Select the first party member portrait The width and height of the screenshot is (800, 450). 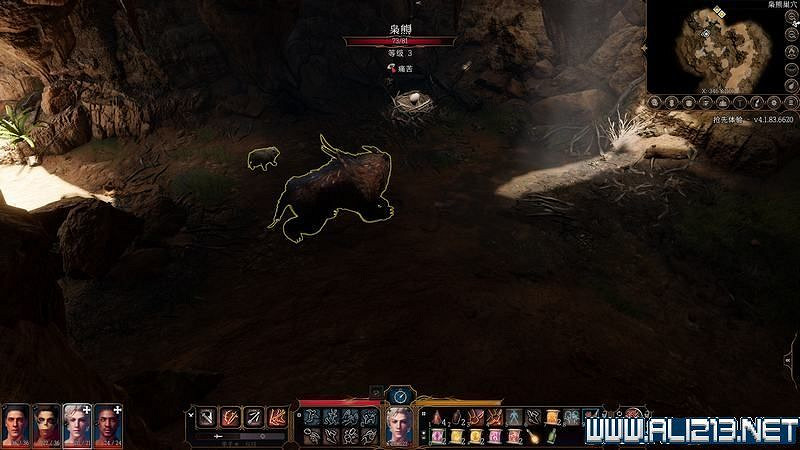pyautogui.click(x=16, y=425)
